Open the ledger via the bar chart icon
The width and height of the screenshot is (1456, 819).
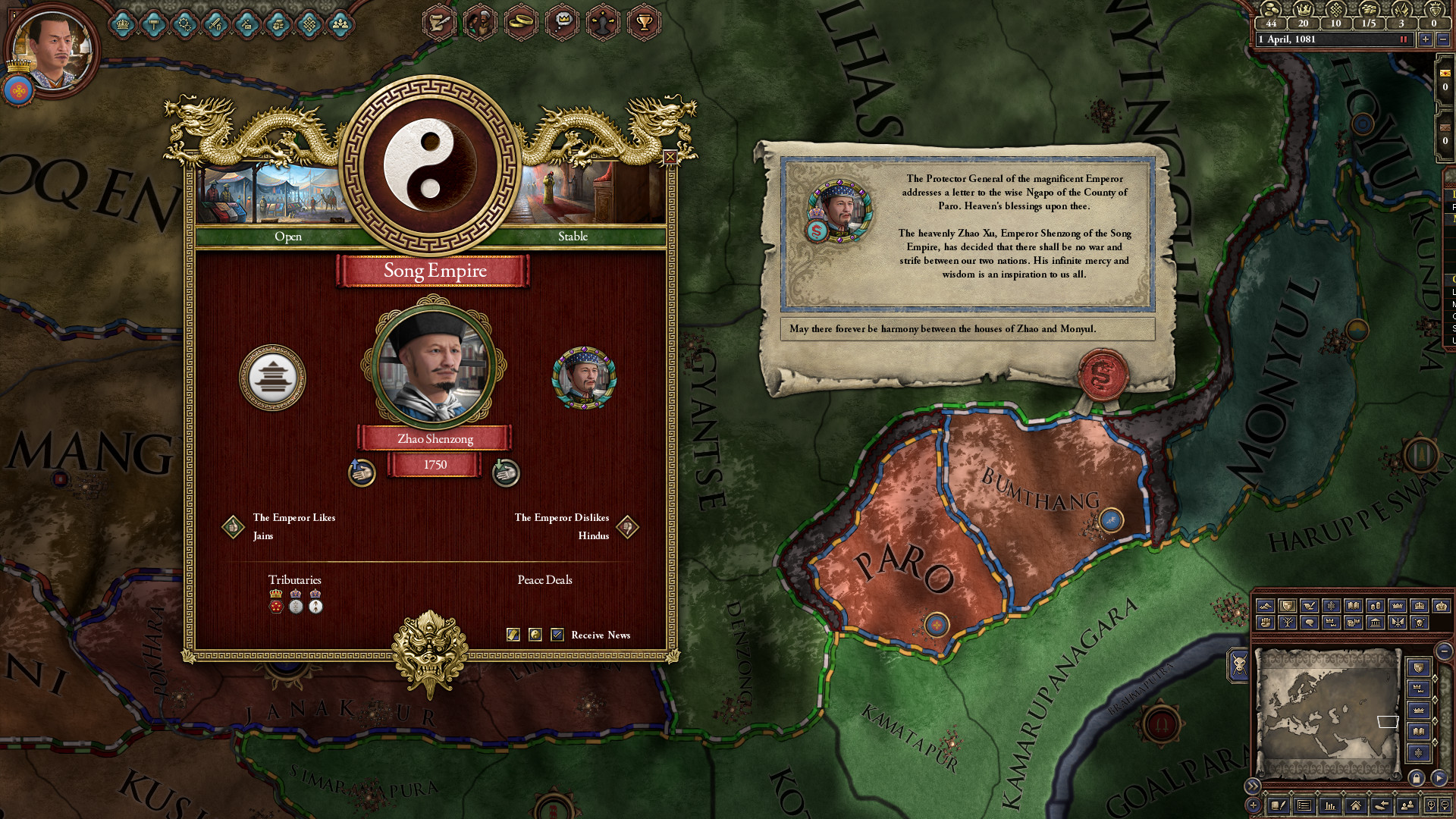click(x=1331, y=806)
